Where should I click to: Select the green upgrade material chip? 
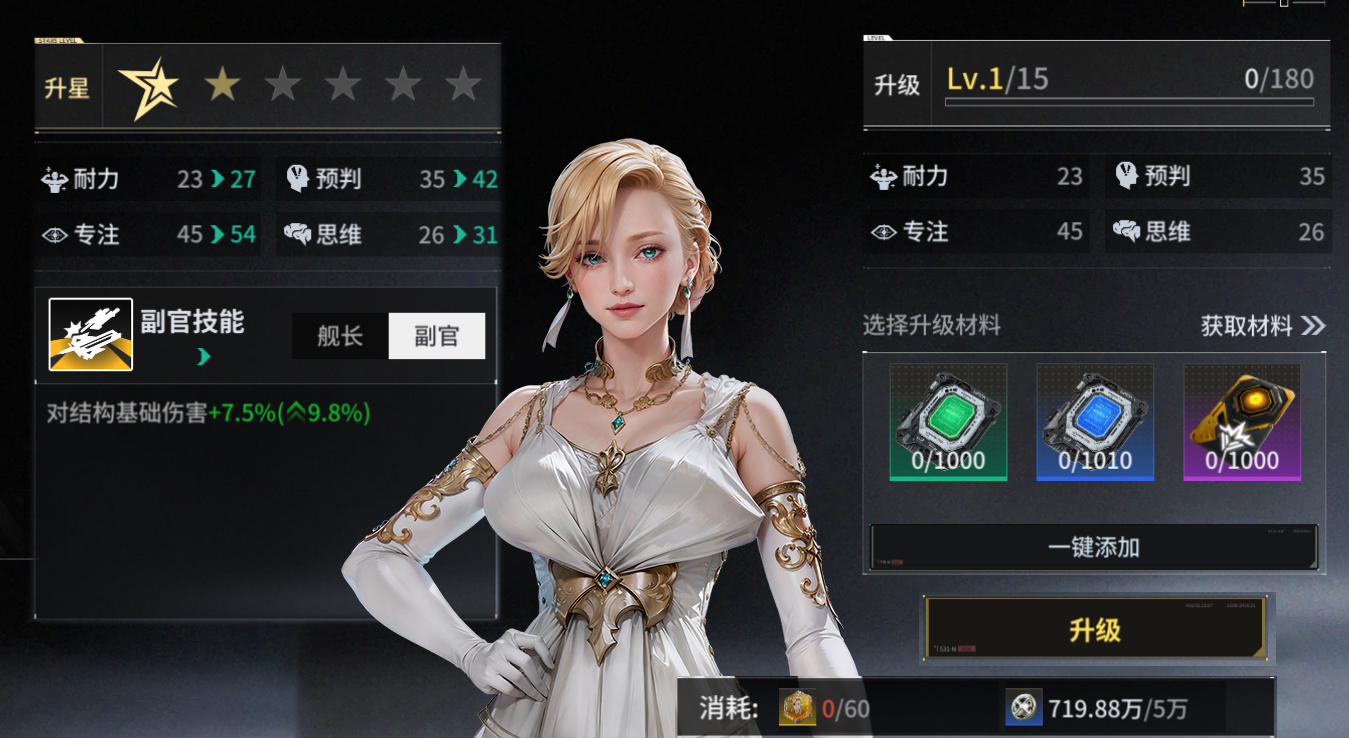[947, 420]
